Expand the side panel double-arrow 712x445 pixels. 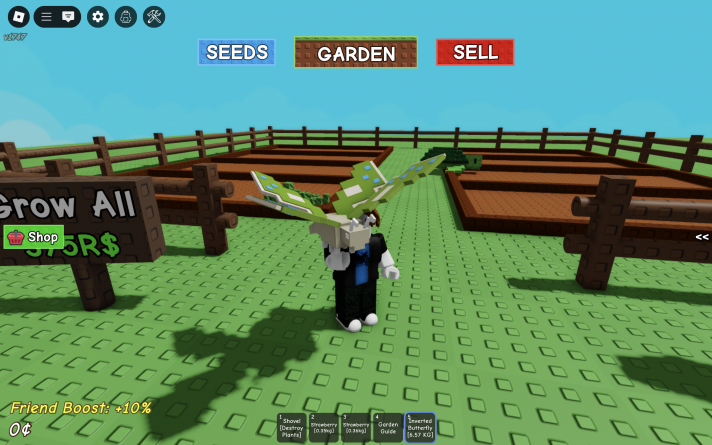pos(702,237)
